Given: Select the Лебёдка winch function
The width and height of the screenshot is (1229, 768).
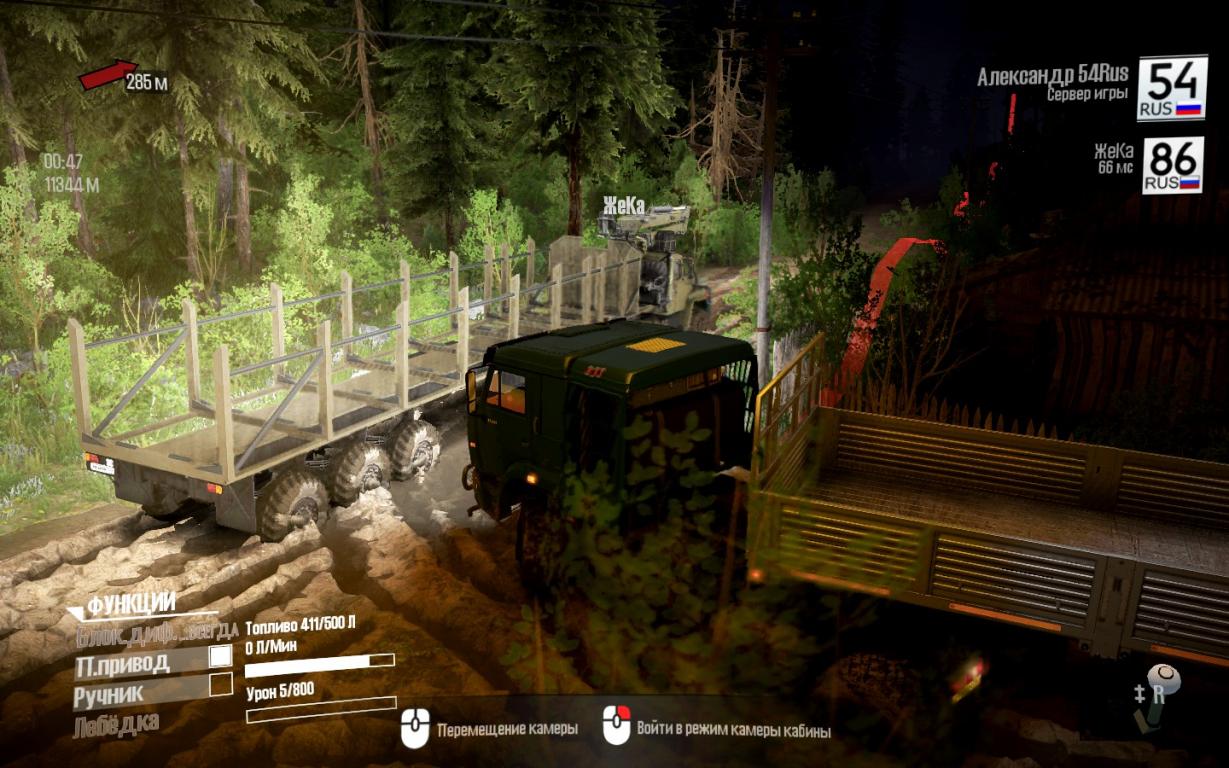Looking at the screenshot, I should [116, 724].
